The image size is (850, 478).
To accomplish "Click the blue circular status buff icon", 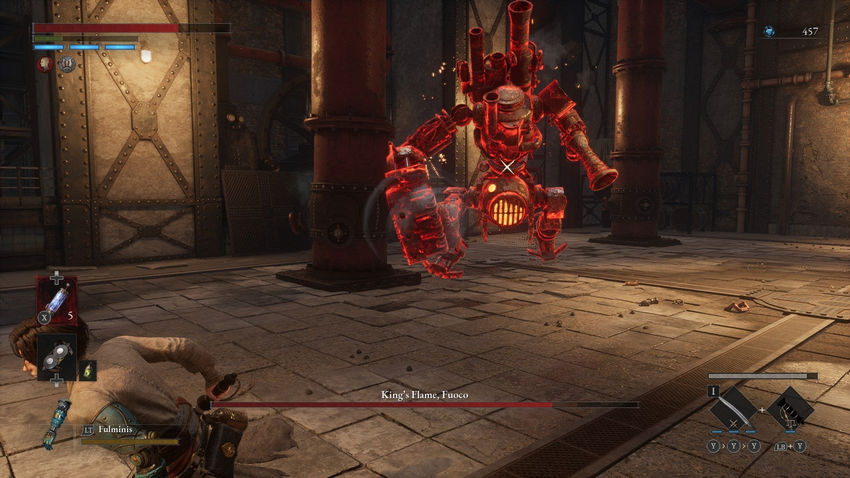I will point(67,63).
